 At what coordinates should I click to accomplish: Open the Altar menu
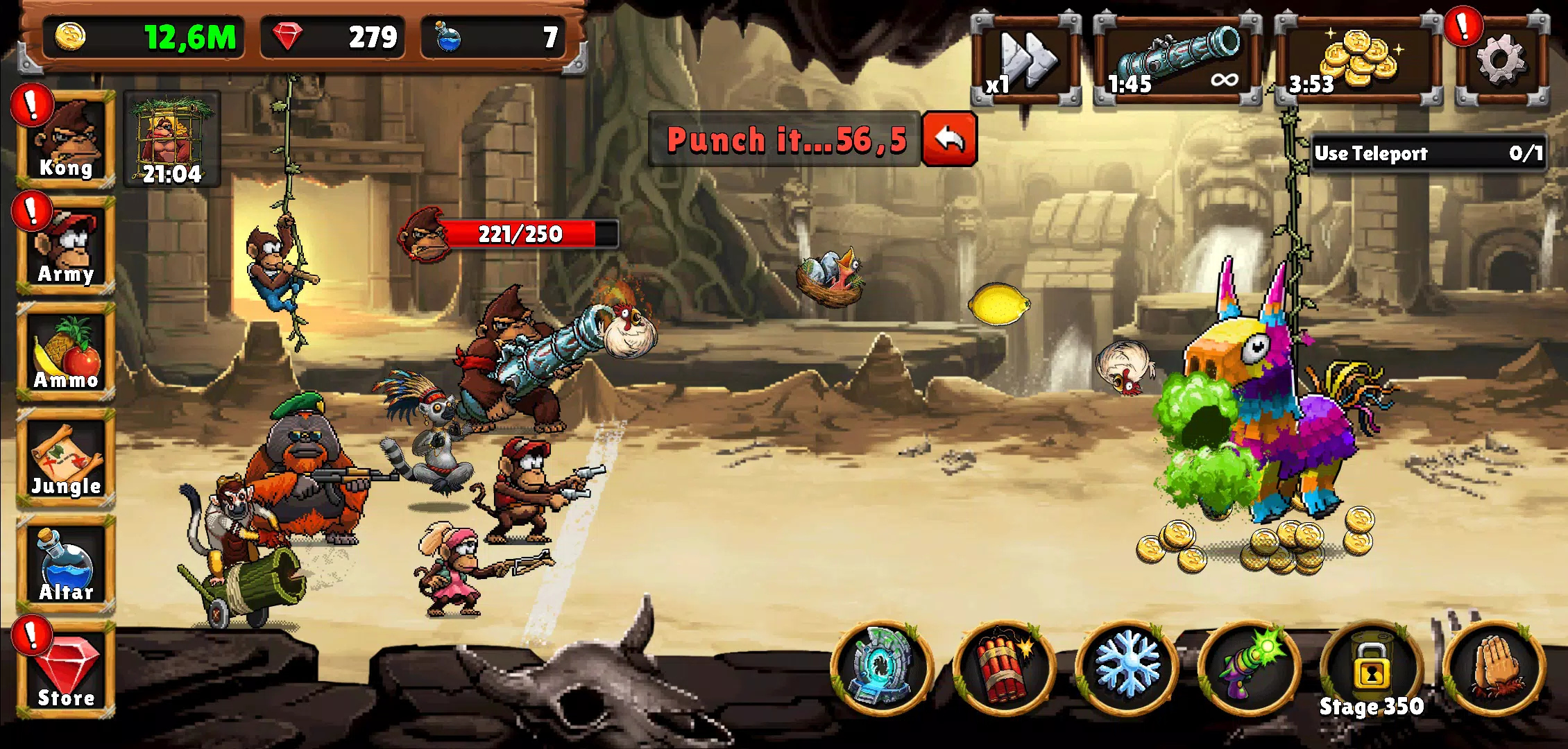click(66, 564)
